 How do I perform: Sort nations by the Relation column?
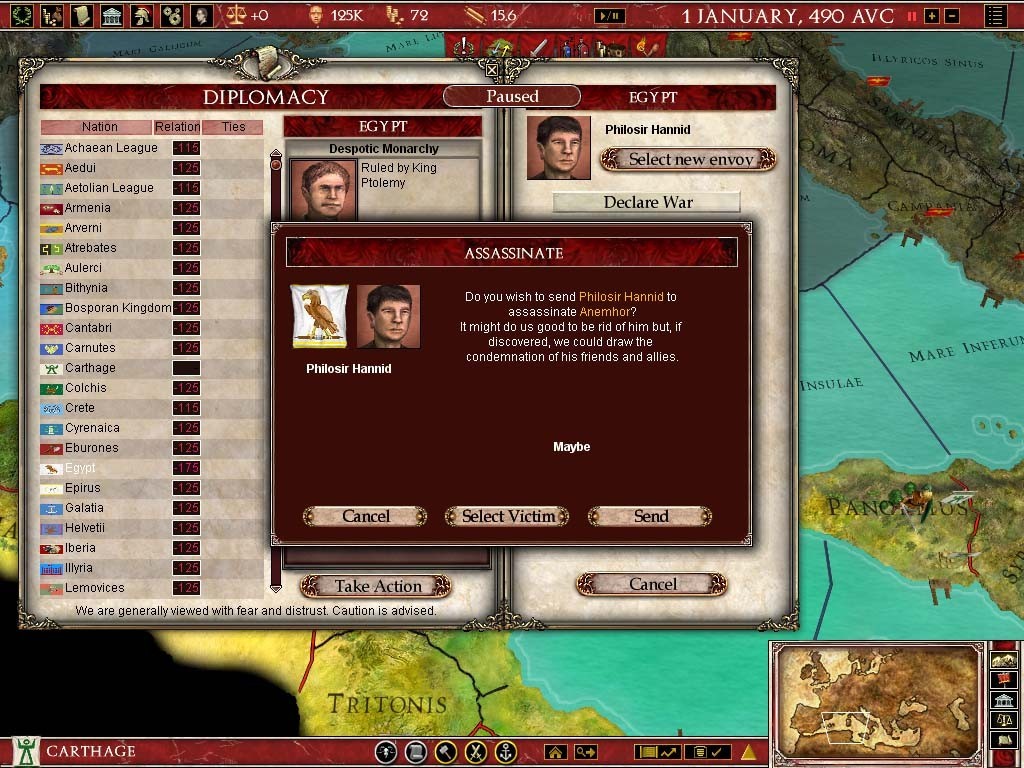click(177, 127)
